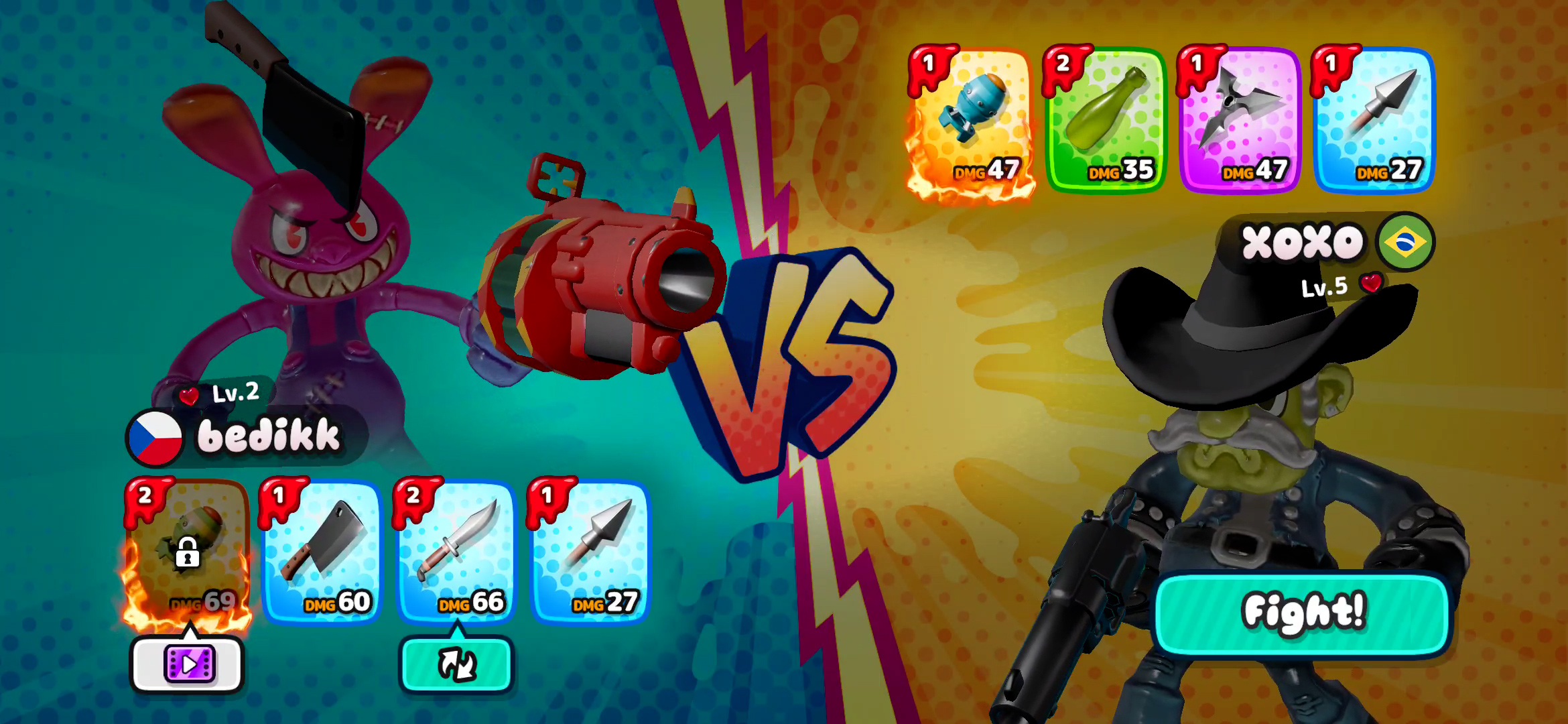Swap the 66-damage knife card using the refresh button

click(x=456, y=664)
